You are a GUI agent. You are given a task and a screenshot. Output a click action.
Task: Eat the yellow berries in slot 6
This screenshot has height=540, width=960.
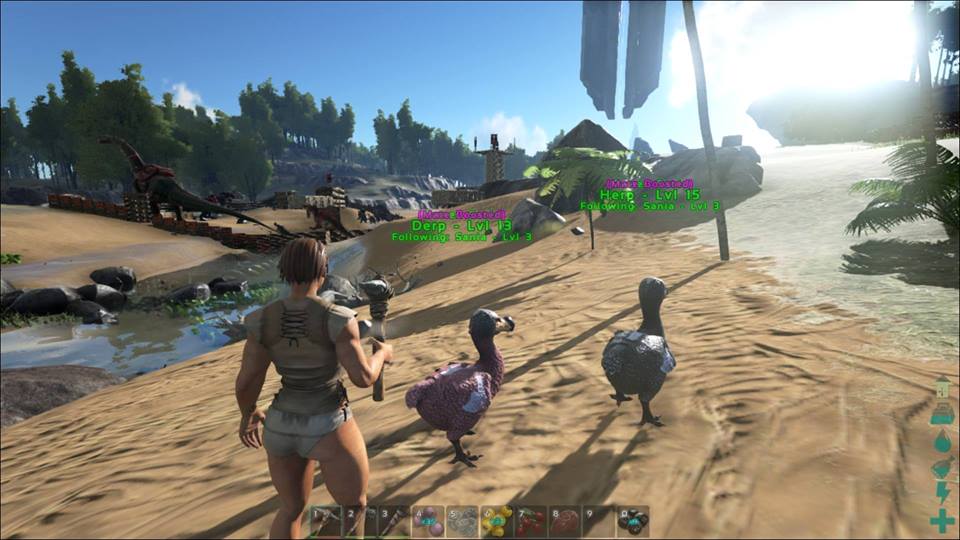coord(497,521)
